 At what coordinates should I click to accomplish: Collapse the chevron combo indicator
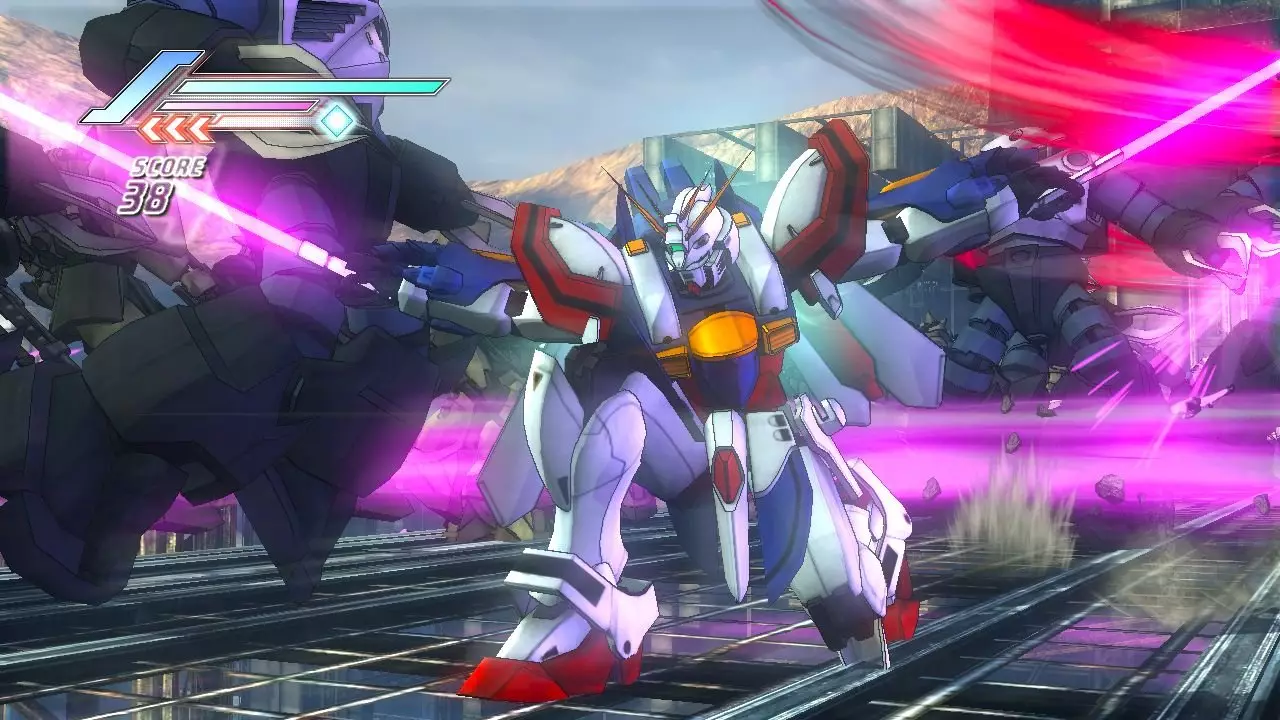click(174, 128)
